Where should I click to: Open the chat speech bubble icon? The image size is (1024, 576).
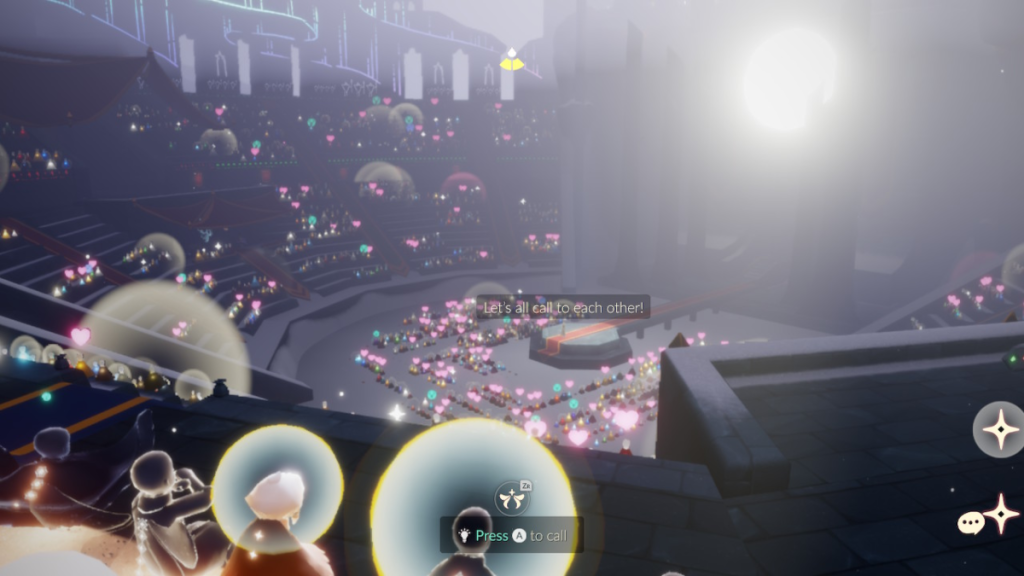coord(971,523)
